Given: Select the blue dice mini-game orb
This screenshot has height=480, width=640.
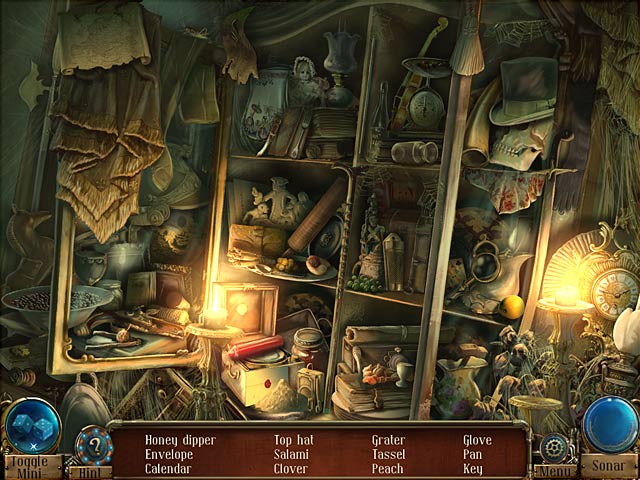Looking at the screenshot, I should 32,425.
